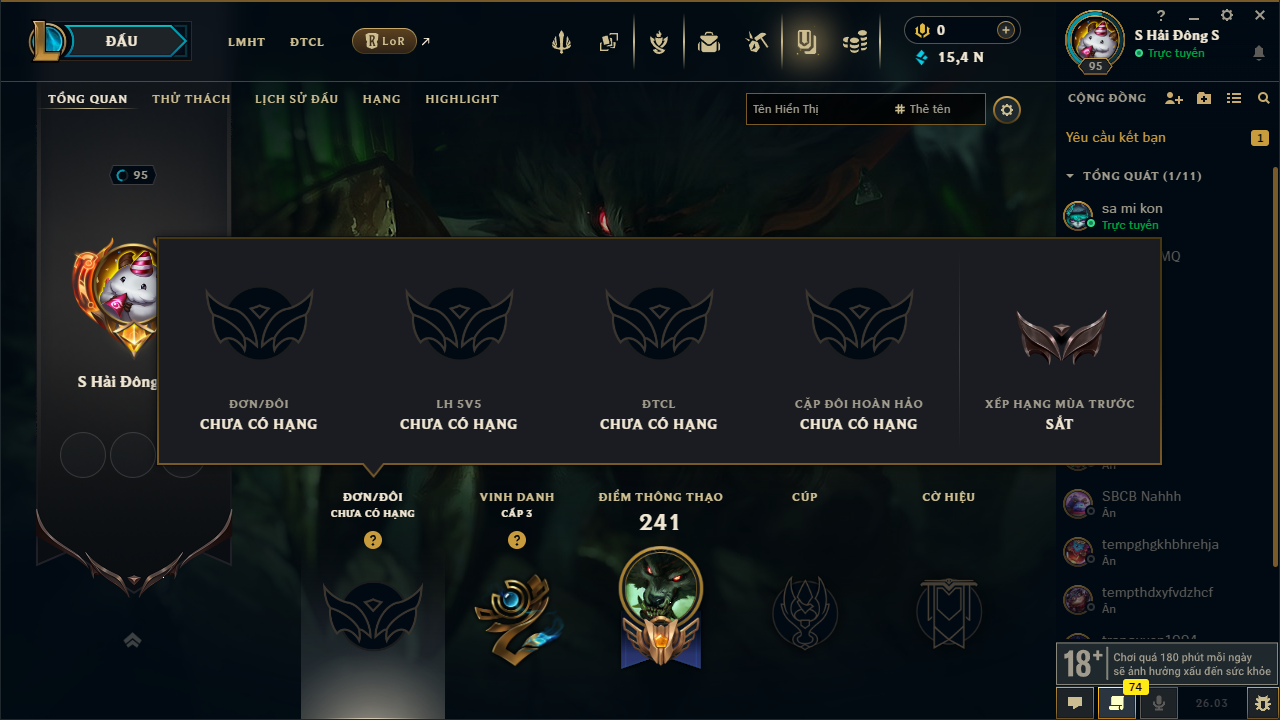The height and width of the screenshot is (720, 1280).
Task: Open client settings gear in title bar
Action: coord(1227,15)
